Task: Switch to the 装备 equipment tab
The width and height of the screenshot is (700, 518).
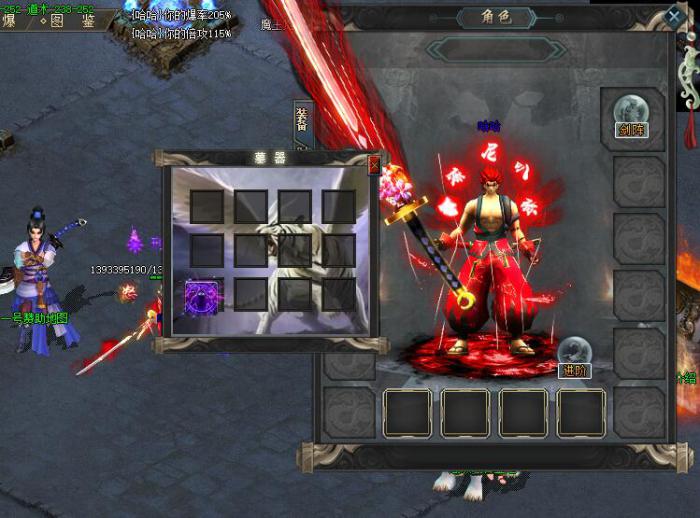Action: [301, 124]
